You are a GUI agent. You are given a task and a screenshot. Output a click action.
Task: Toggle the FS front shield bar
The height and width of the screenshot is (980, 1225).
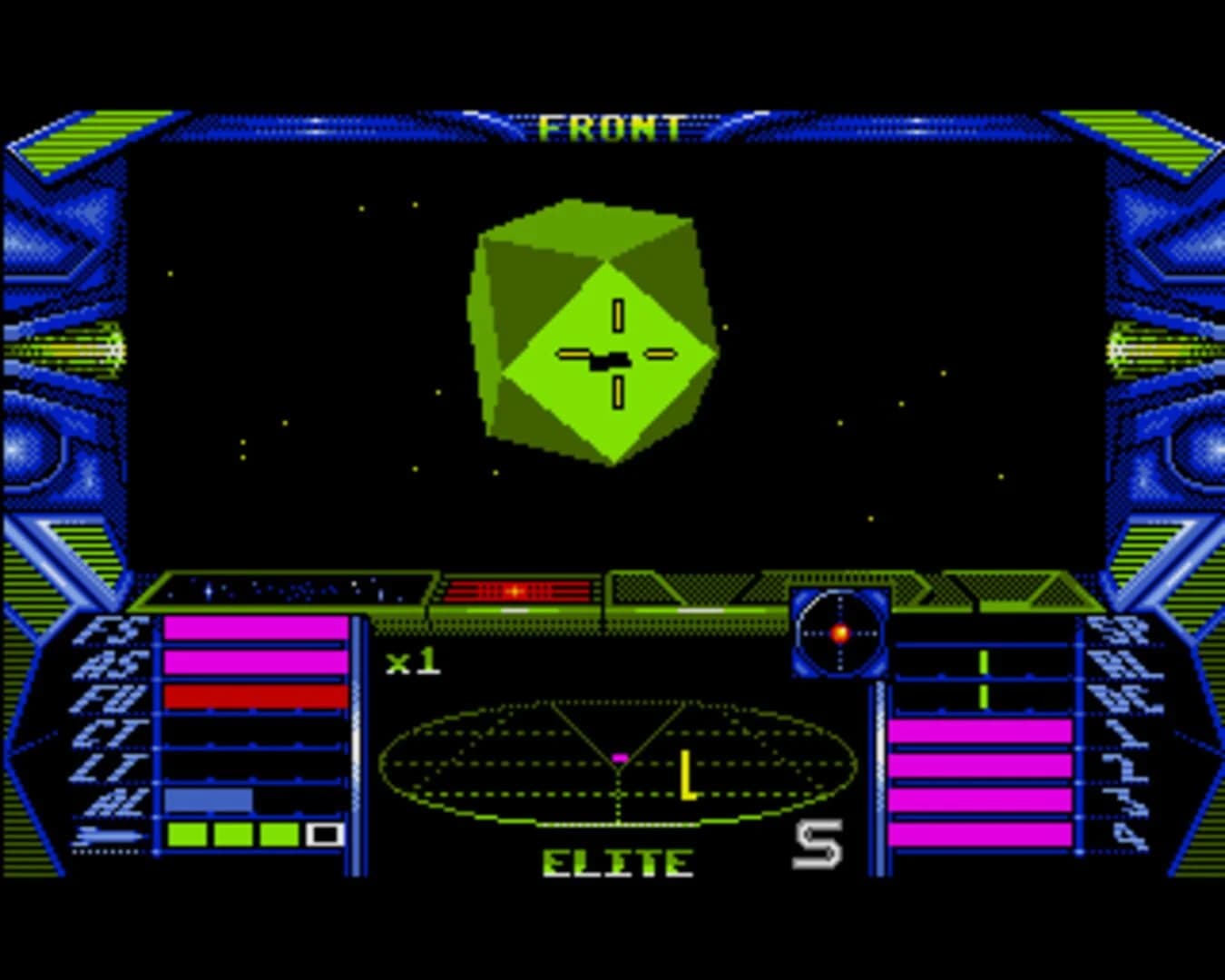pyautogui.click(x=254, y=630)
